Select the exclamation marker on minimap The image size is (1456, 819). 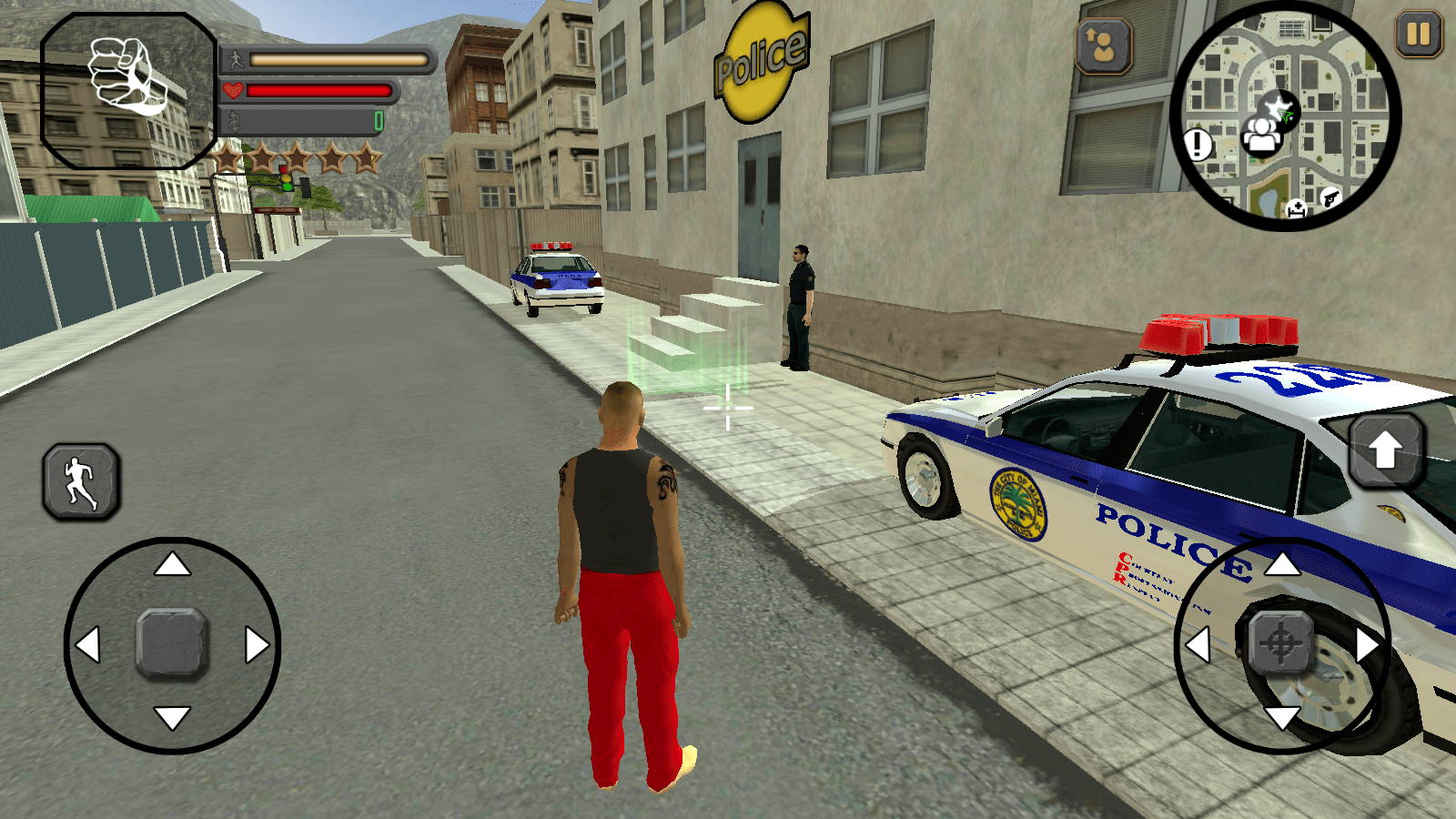pos(1198,144)
